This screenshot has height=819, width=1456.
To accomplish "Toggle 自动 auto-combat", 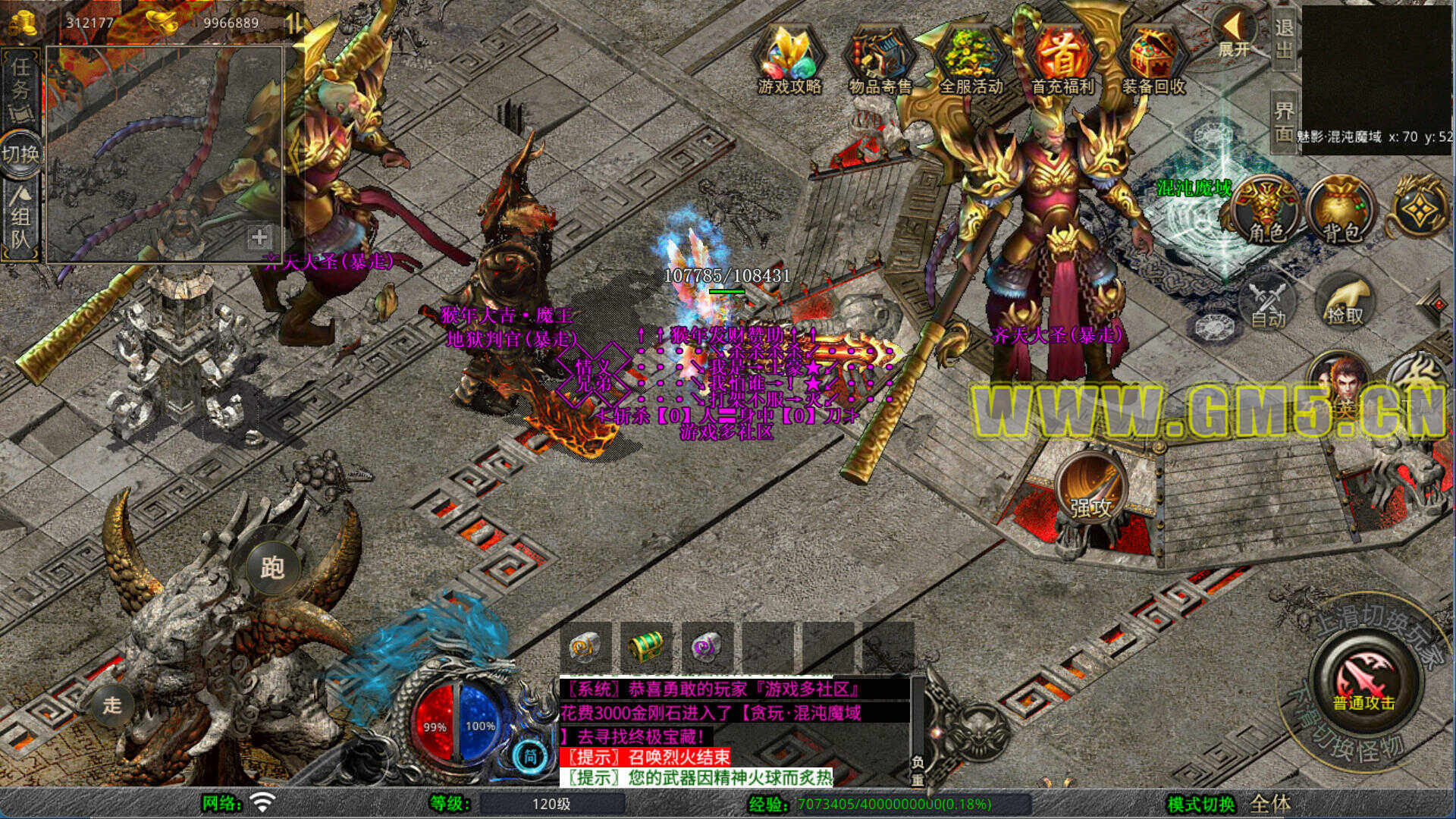I will pyautogui.click(x=1268, y=303).
